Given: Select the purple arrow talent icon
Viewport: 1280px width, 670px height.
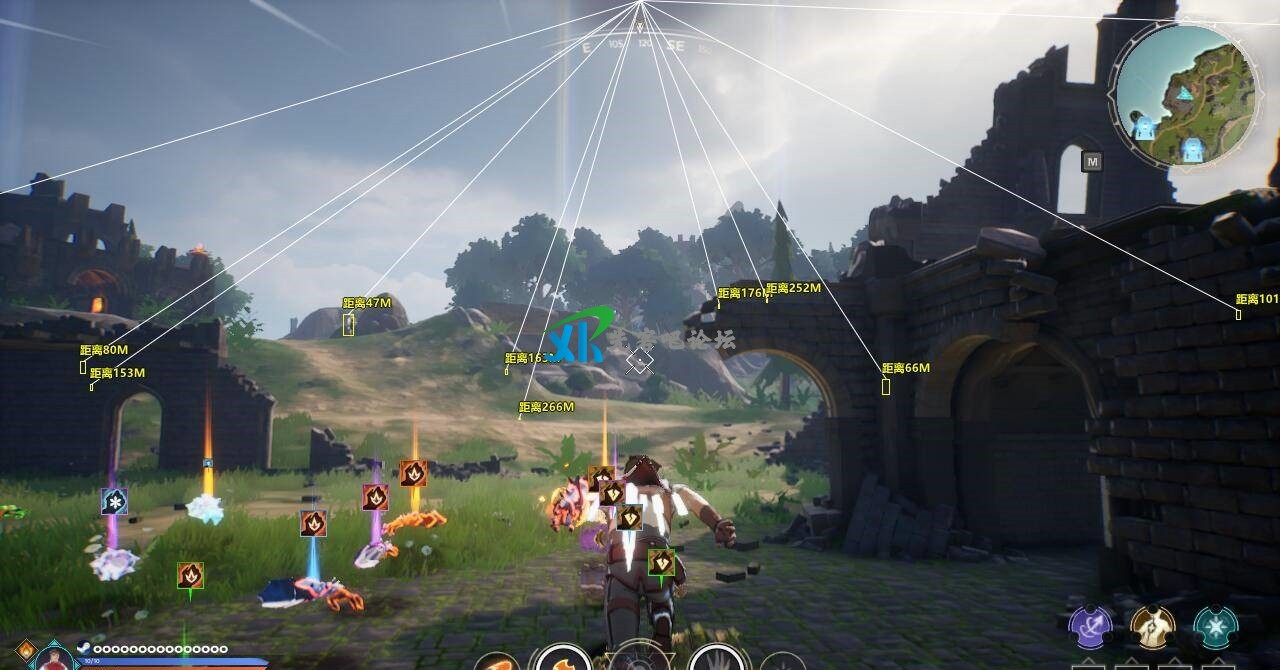Looking at the screenshot, I should [x=1091, y=627].
